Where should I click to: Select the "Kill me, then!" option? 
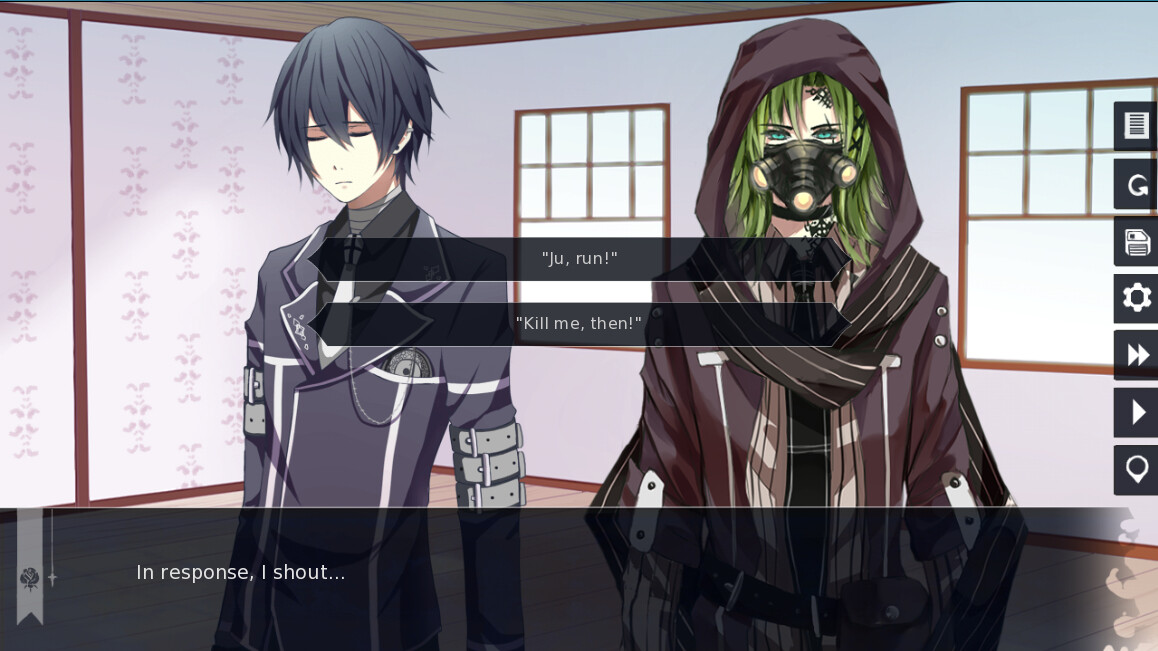tap(579, 324)
